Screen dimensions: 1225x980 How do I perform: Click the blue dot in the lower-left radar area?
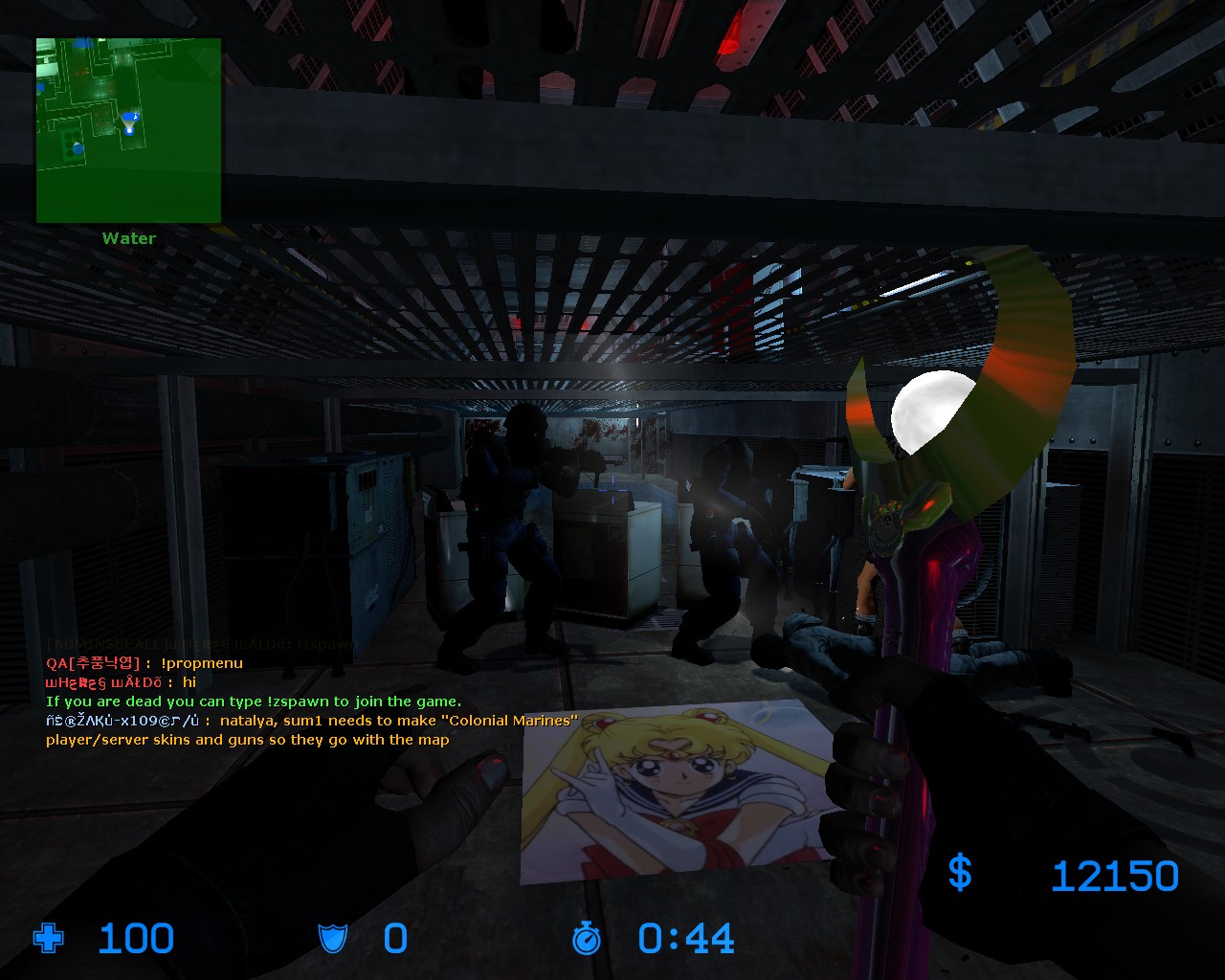coord(78,148)
